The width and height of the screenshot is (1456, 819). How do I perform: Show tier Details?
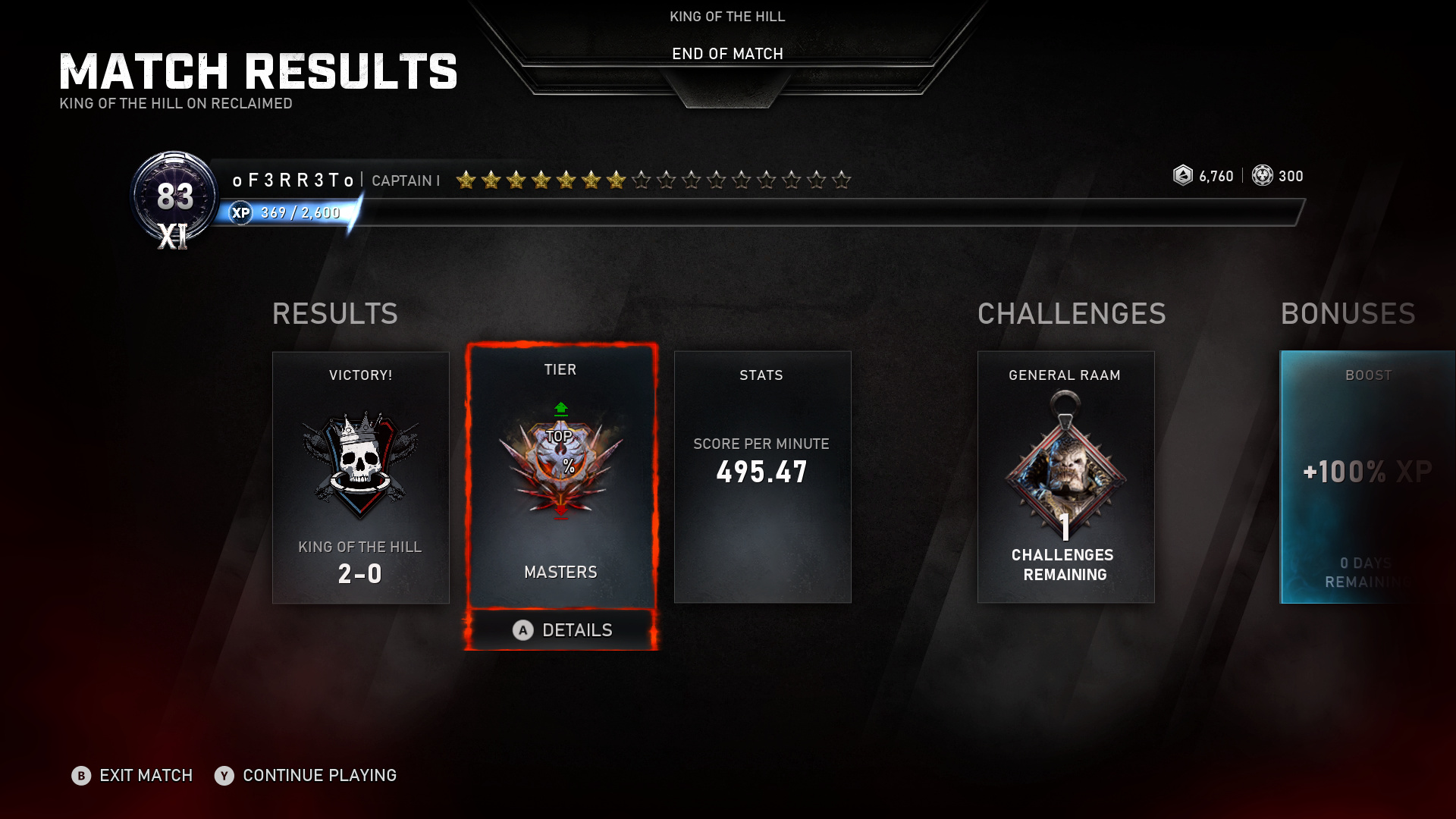click(x=562, y=630)
